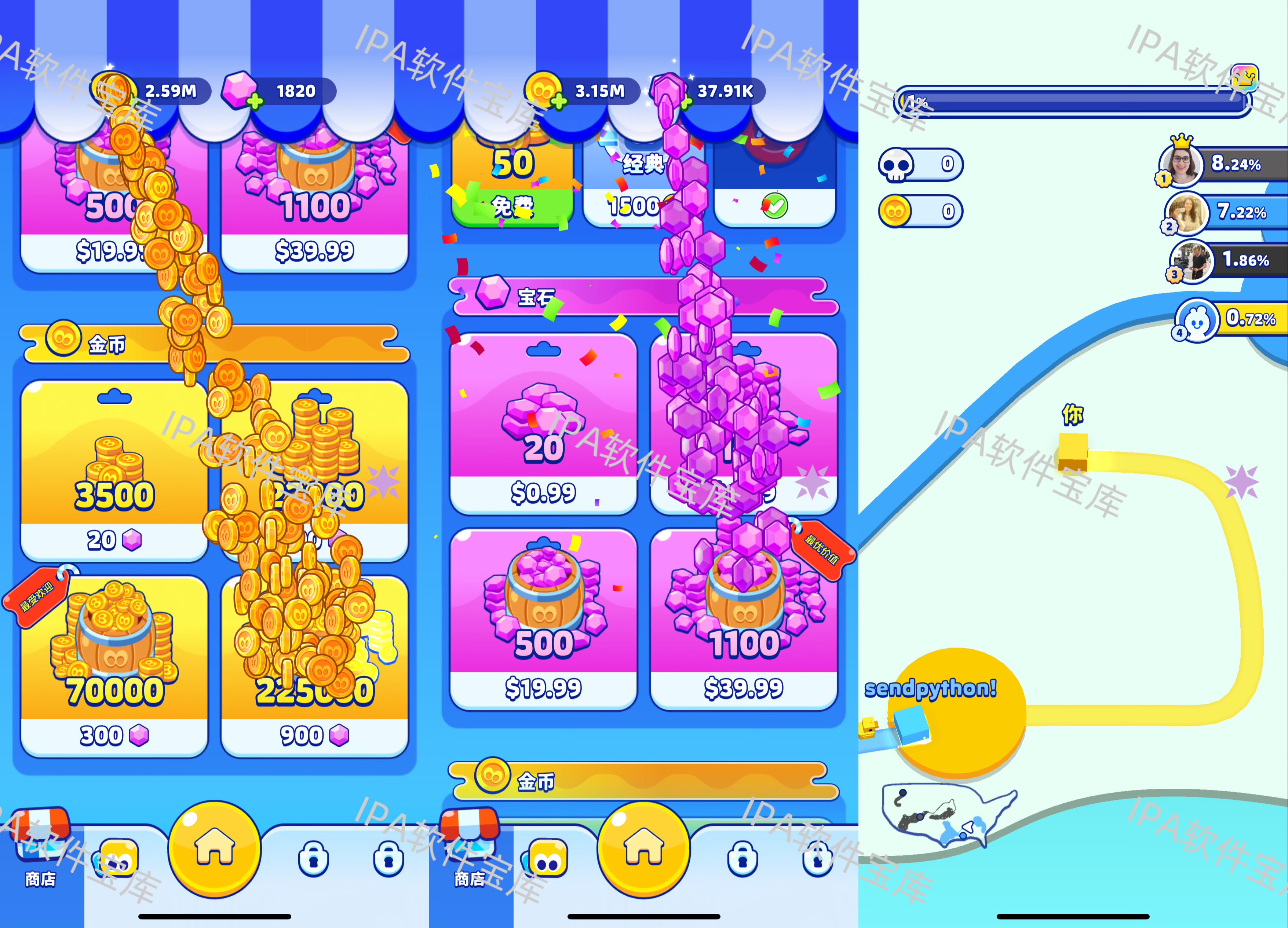
Task: Tap the second lock toggle in the bottom bar
Action: [389, 858]
